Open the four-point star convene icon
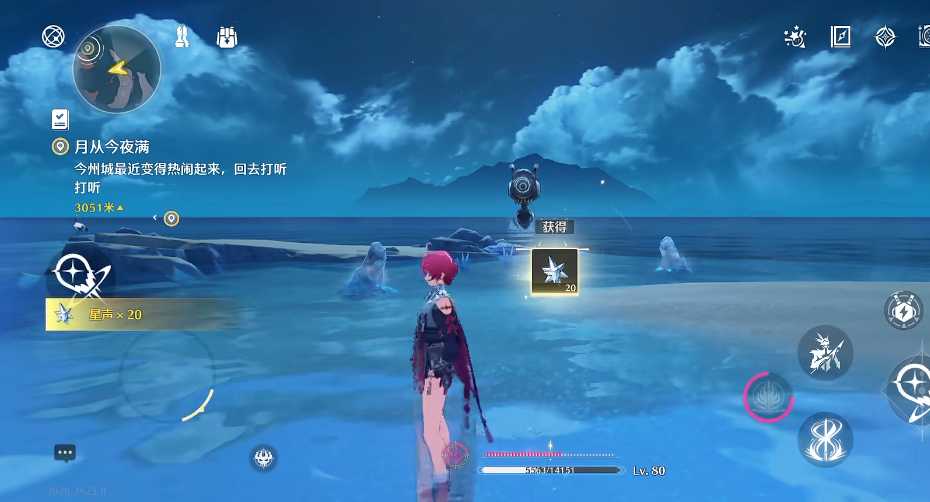Screen dimensions: 930x502 885,37
